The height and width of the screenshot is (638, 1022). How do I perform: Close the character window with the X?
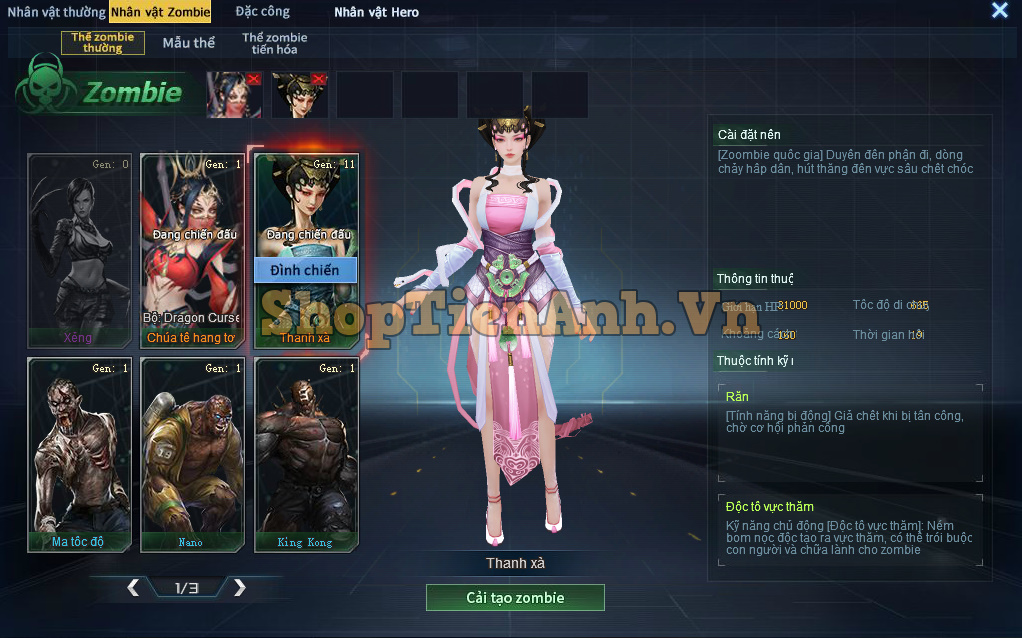(x=999, y=11)
